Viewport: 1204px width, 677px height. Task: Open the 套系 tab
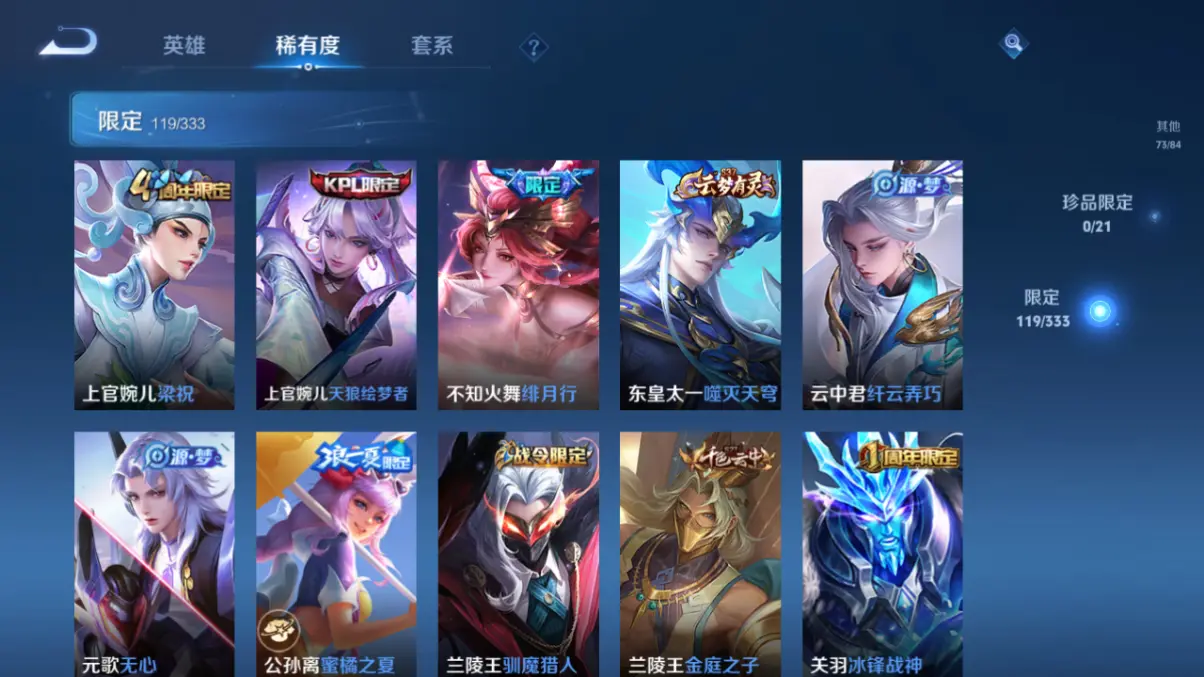(x=432, y=46)
